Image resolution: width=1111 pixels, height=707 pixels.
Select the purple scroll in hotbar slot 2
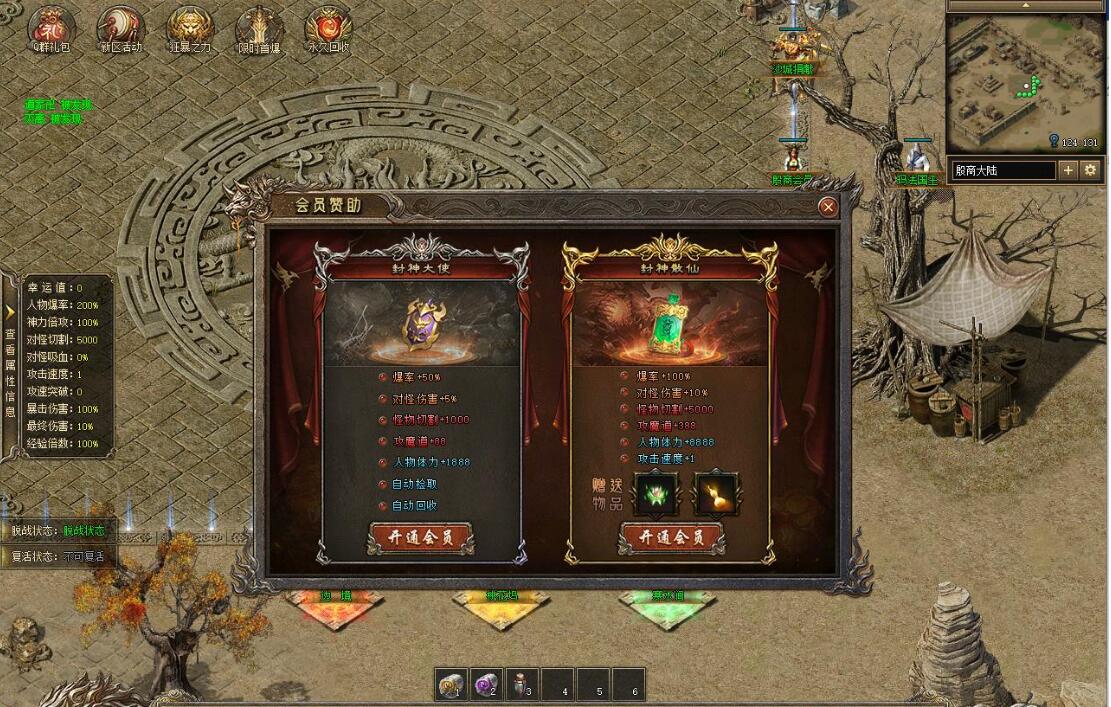click(x=487, y=685)
